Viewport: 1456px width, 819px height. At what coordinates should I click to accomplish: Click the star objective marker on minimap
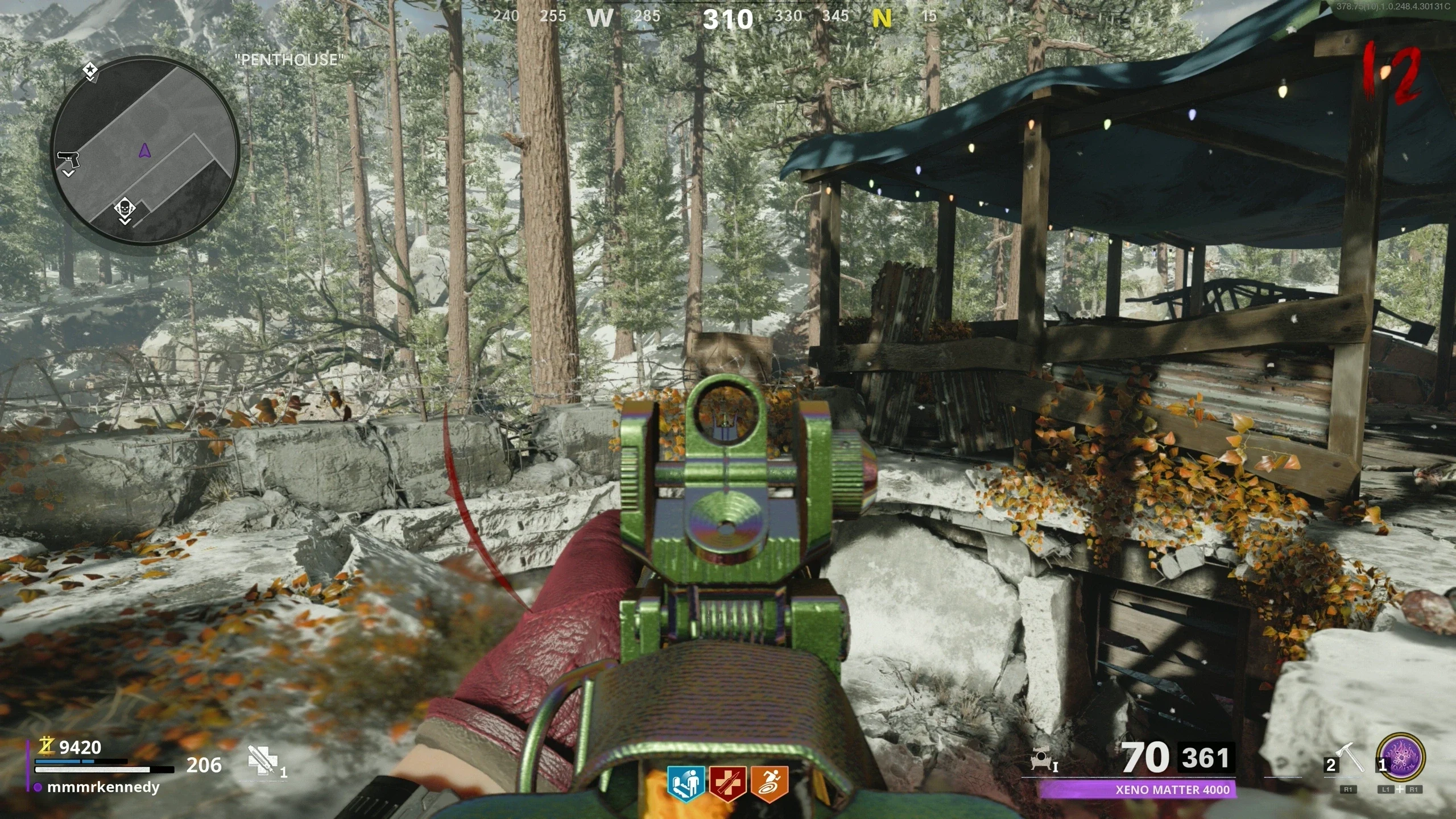90,71
